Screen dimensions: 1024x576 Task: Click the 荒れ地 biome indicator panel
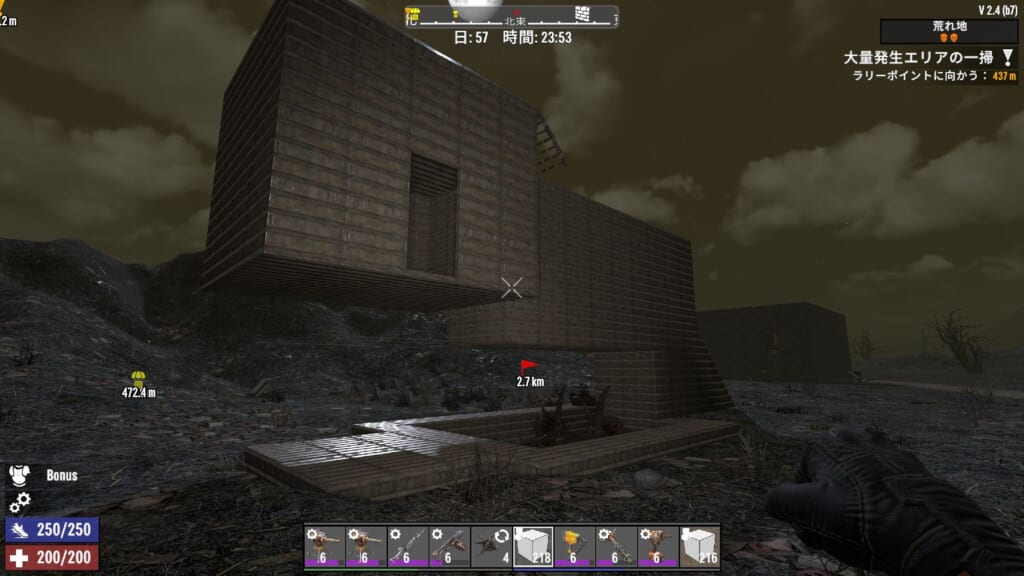click(949, 31)
